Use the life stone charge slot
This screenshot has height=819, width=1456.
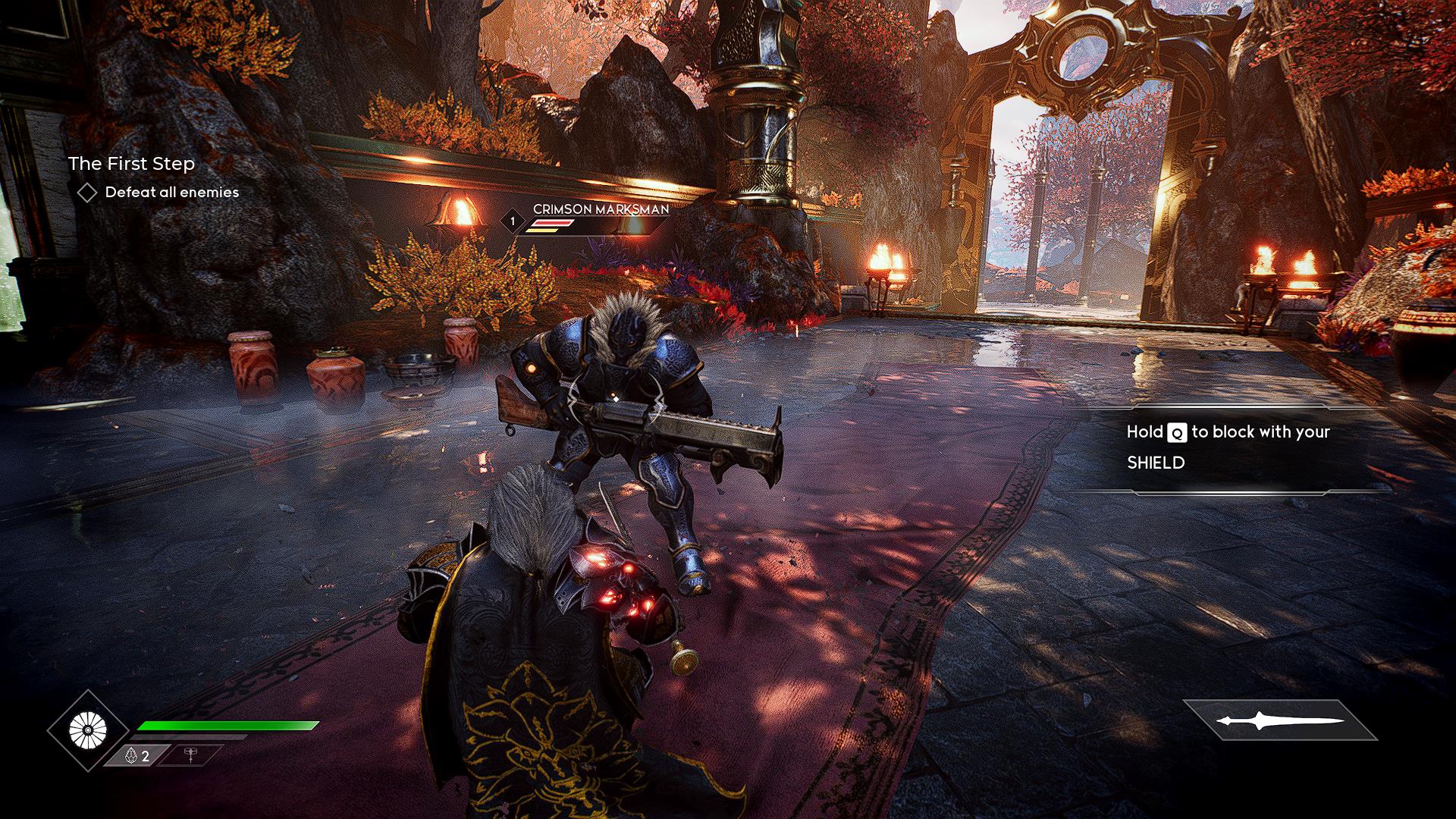point(137,755)
